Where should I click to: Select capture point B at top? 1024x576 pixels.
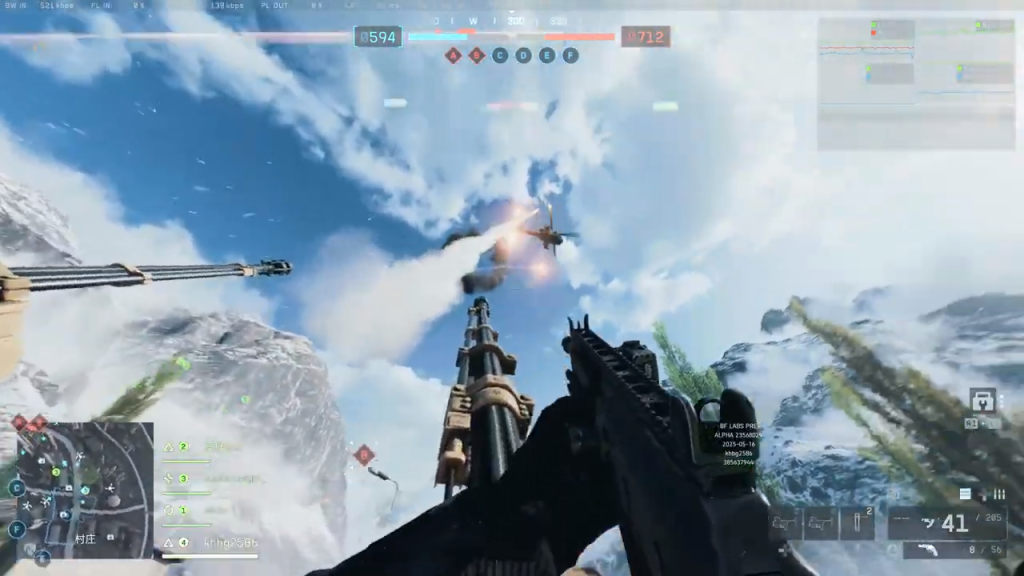click(x=477, y=56)
